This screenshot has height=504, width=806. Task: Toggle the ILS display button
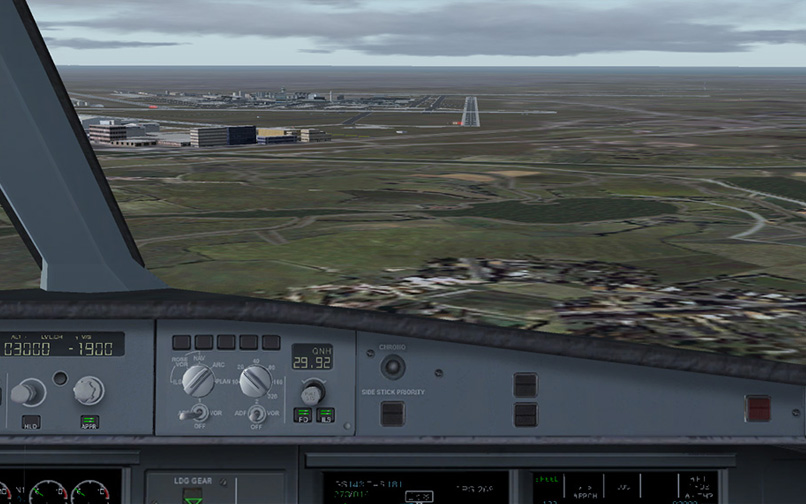(x=325, y=414)
